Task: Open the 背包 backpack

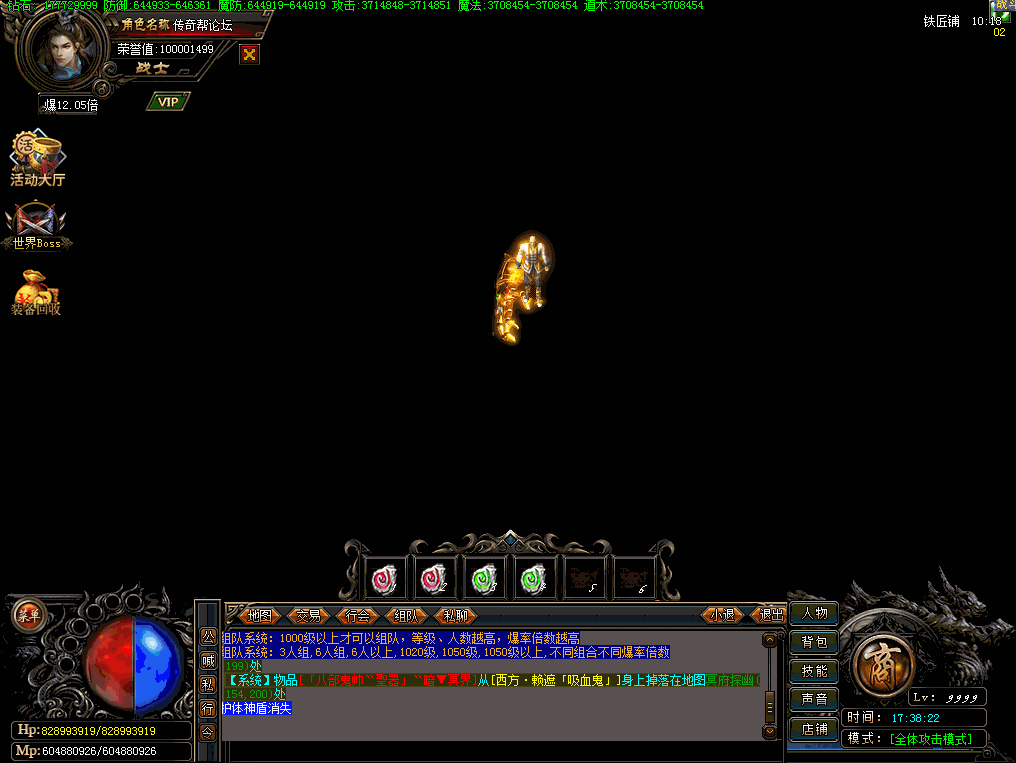Action: tap(814, 642)
